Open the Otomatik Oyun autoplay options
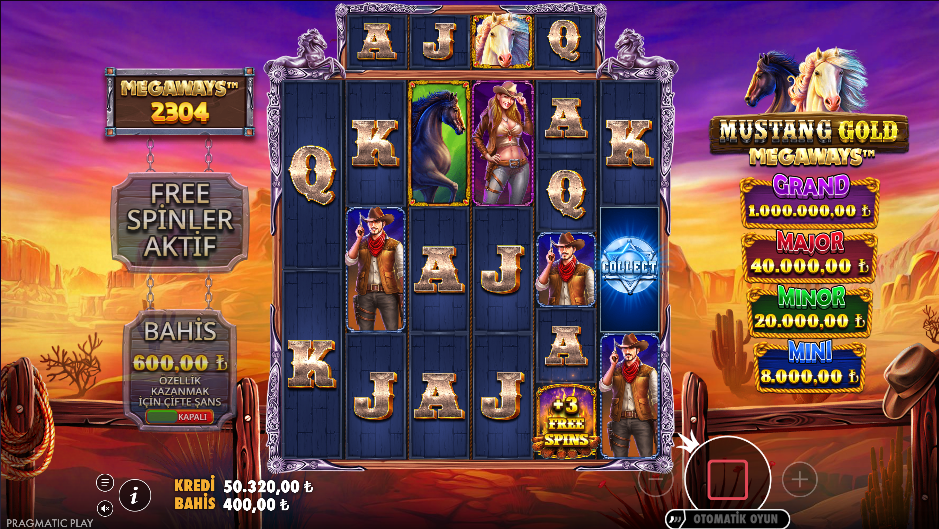This screenshot has height=529, width=939. (729, 519)
